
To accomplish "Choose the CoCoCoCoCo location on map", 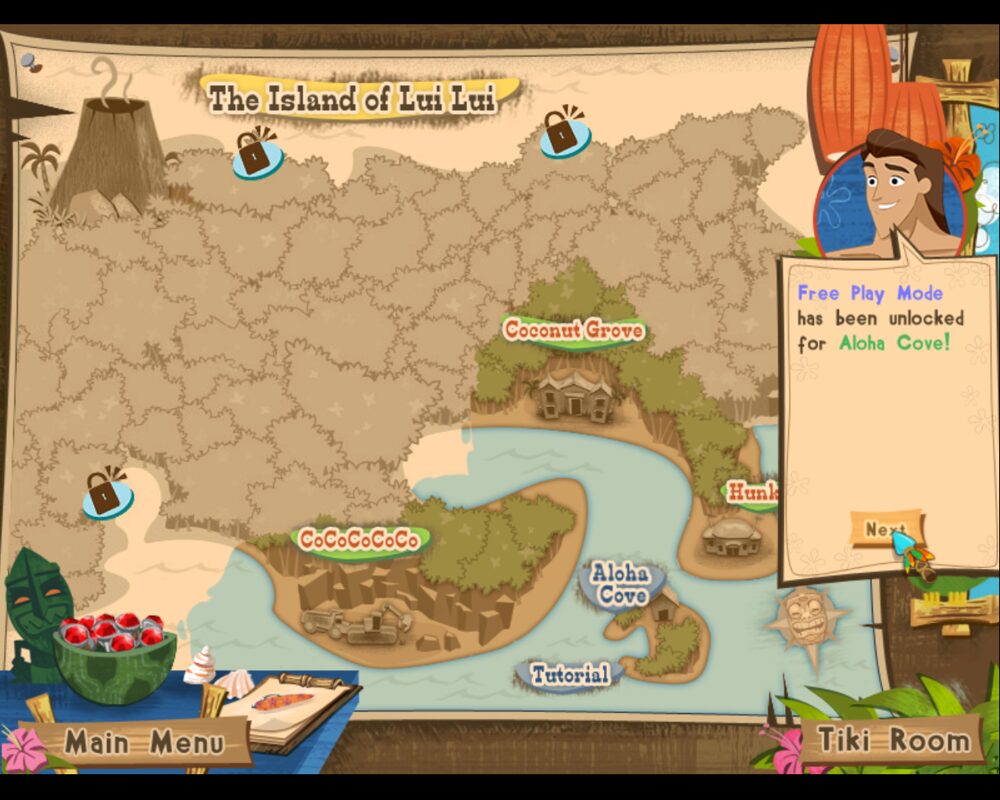I will coord(360,540).
